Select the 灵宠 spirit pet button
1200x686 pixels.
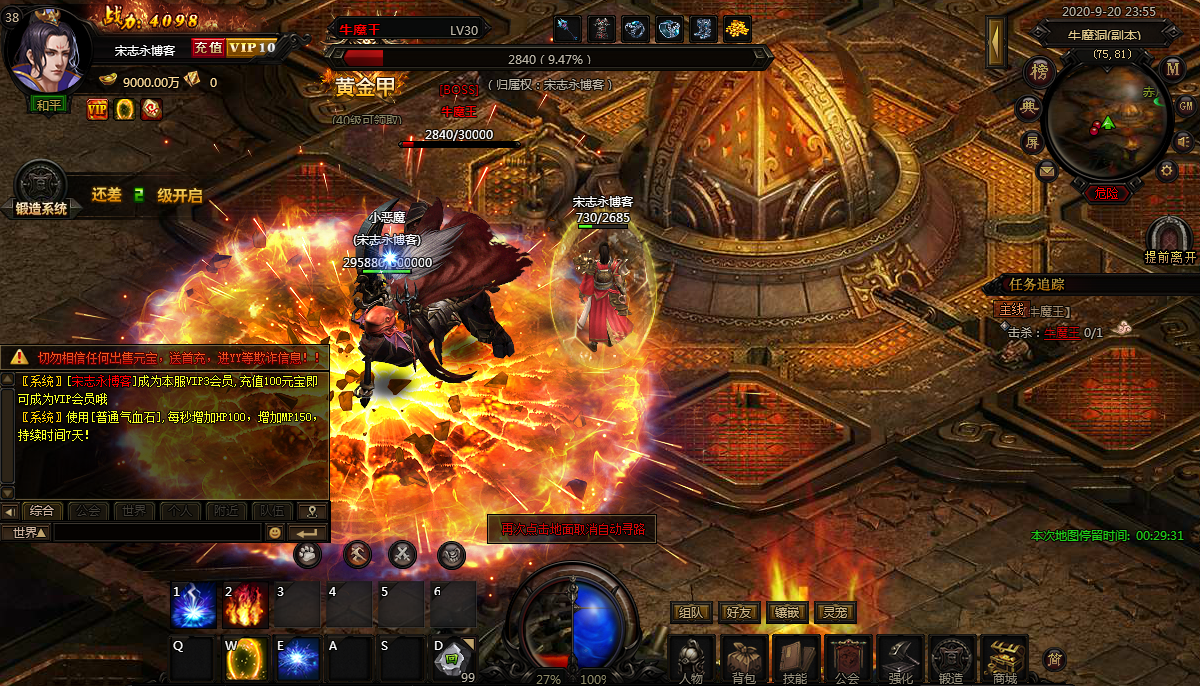coord(834,613)
